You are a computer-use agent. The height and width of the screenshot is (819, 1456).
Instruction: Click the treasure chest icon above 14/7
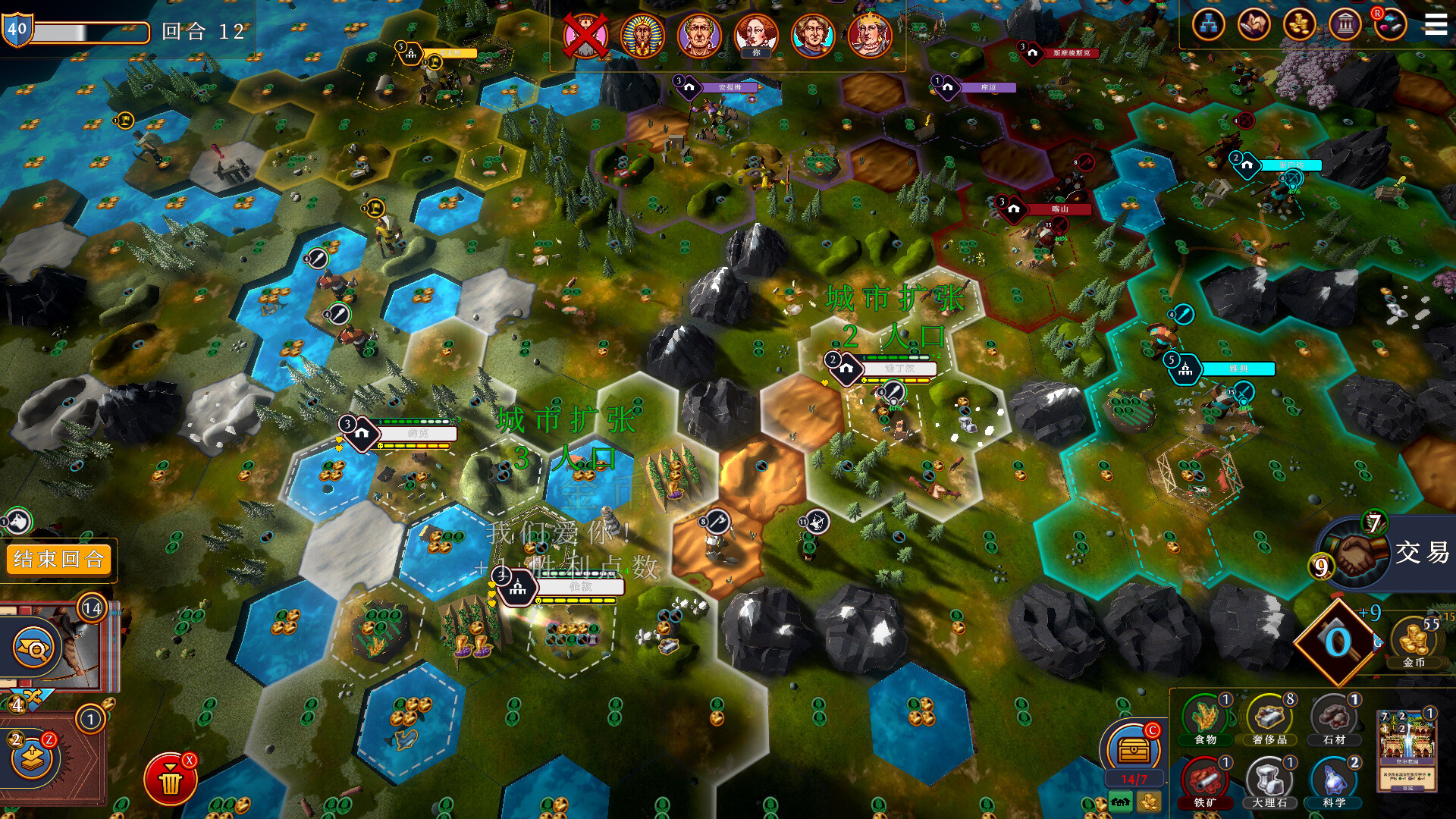(x=1133, y=748)
